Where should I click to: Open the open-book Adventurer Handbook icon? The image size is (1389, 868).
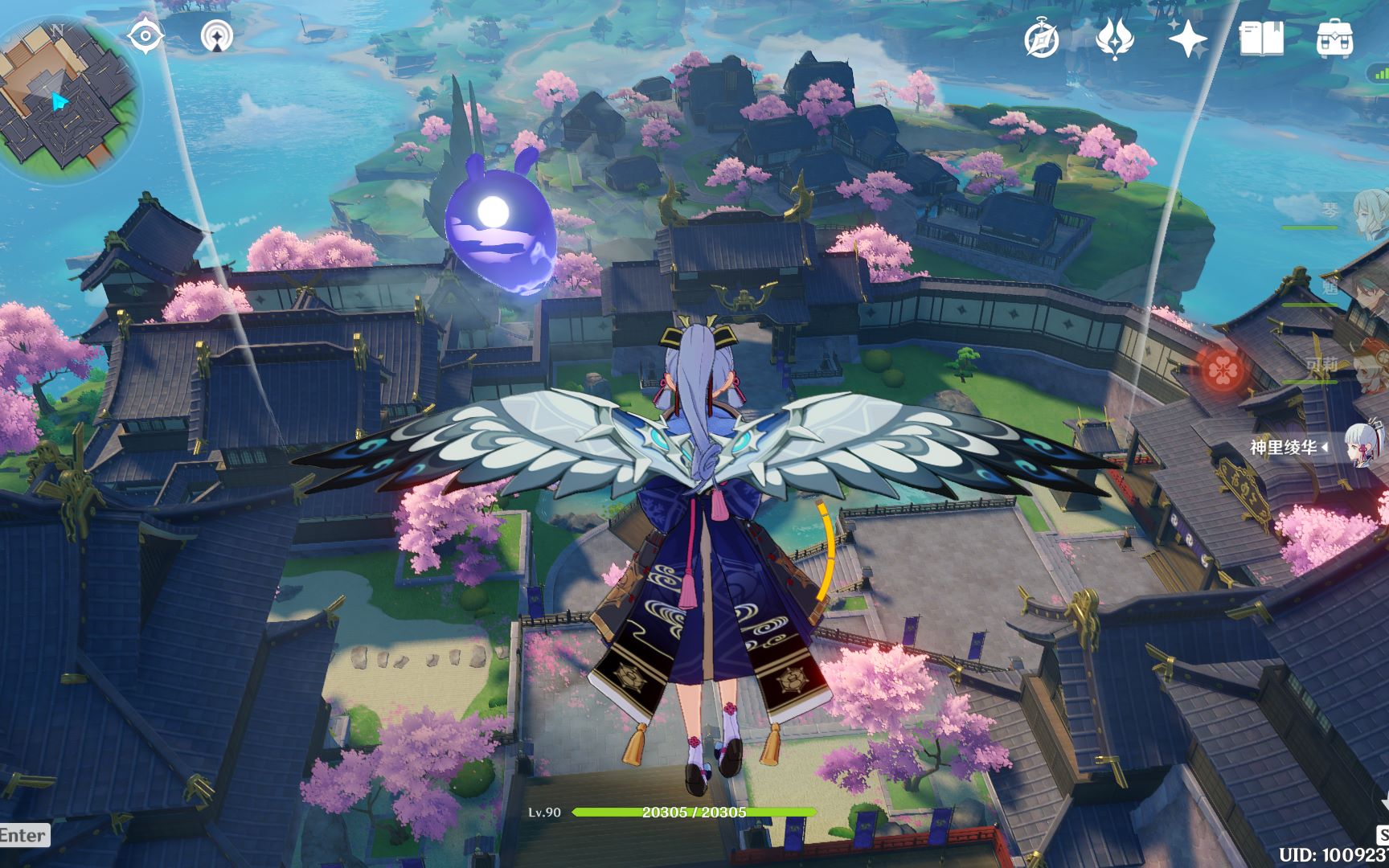[x=1260, y=39]
